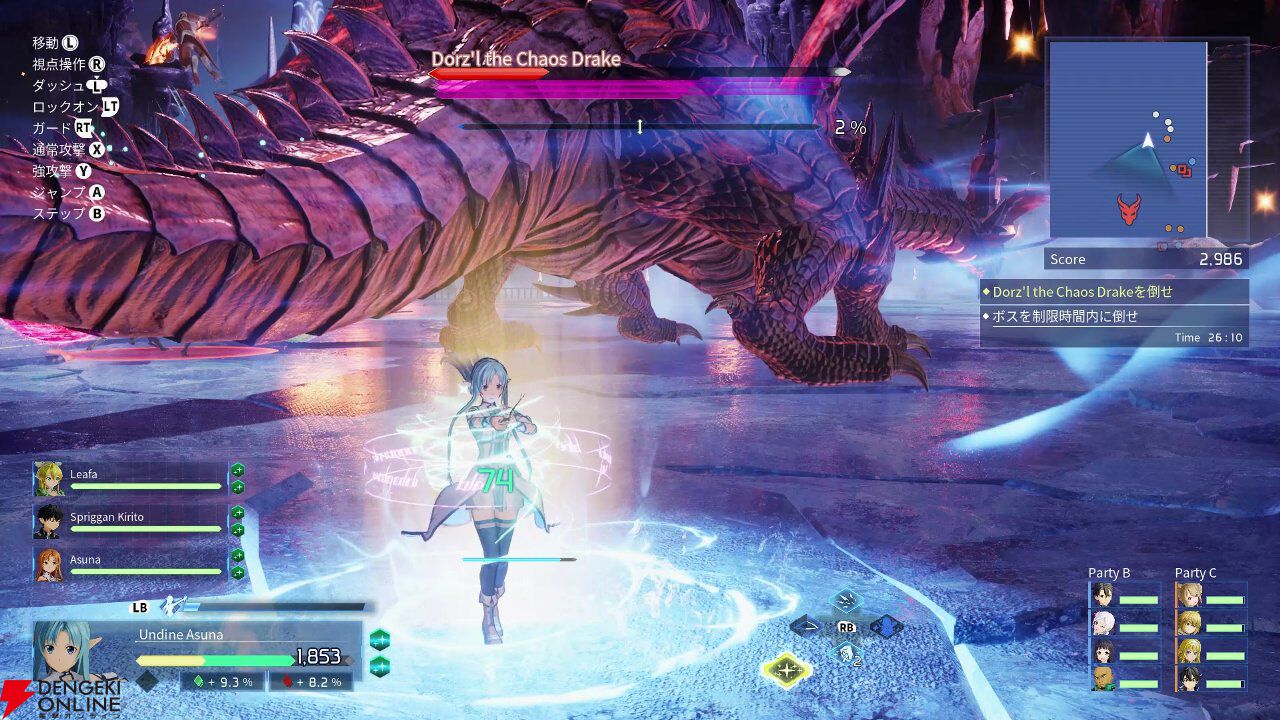This screenshot has width=1280, height=720.
Task: Select Leafa's party portrait
Action: [48, 479]
